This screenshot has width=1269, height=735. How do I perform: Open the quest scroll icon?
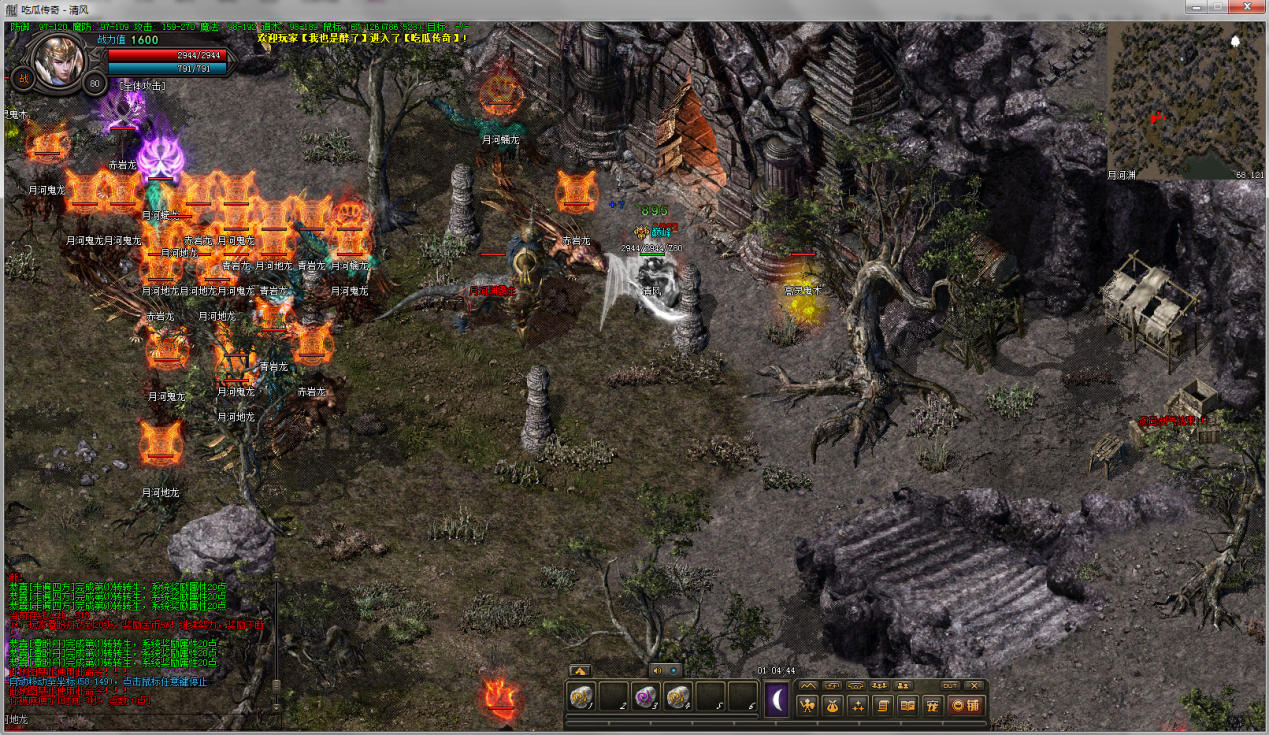tap(883, 705)
